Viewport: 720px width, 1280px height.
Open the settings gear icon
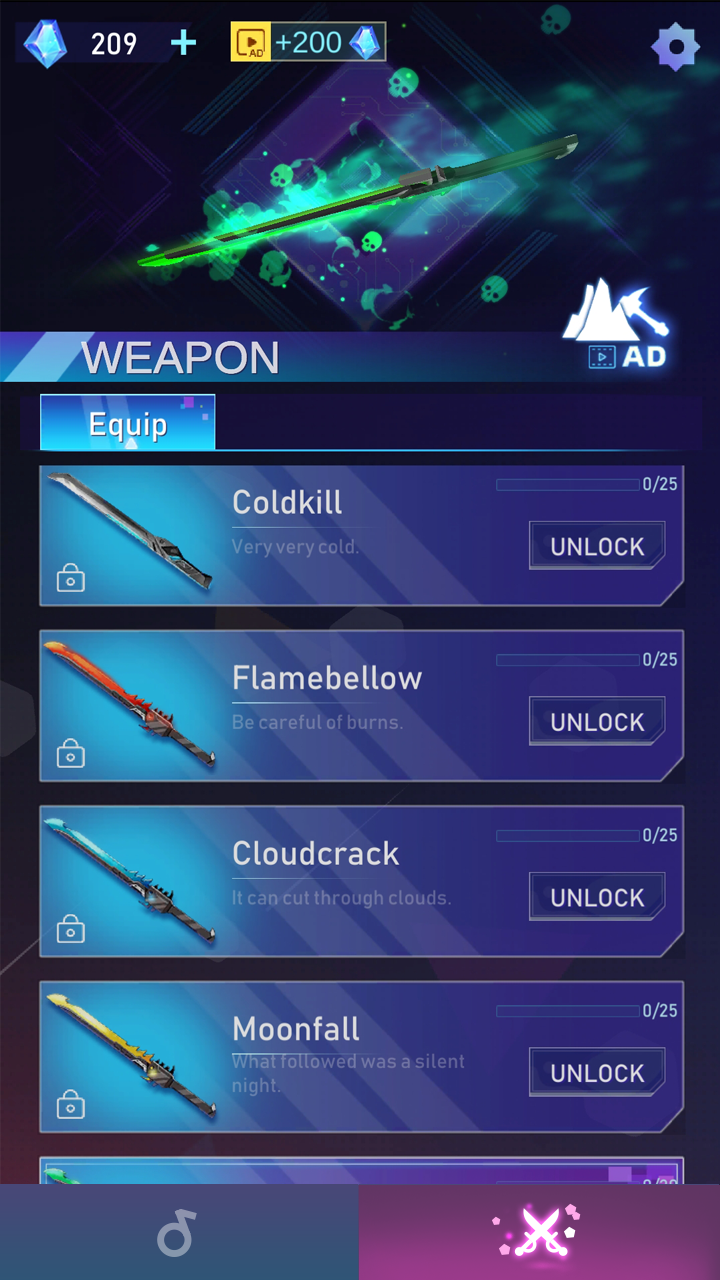coord(675,46)
